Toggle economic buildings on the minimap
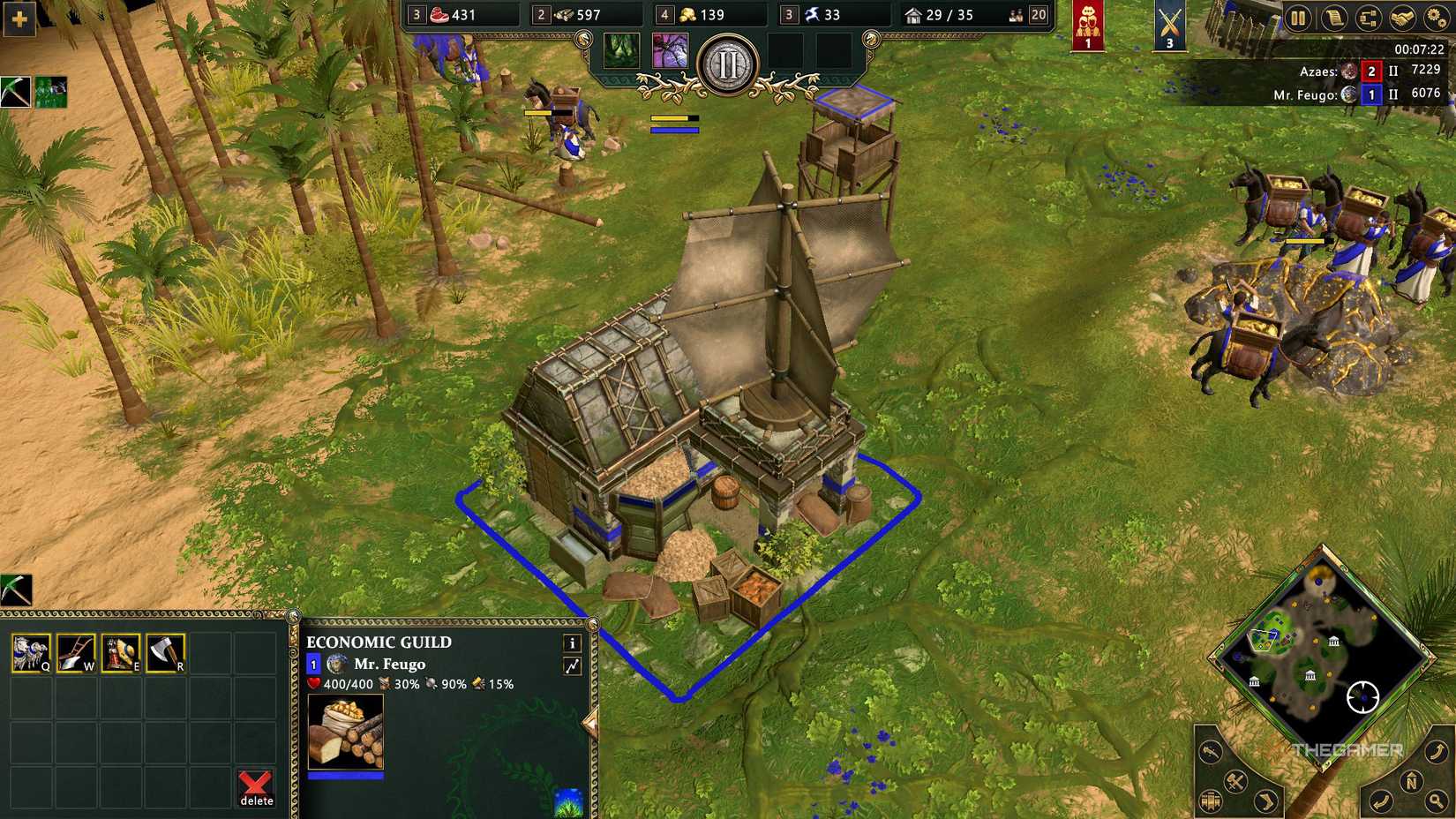The width and height of the screenshot is (1456, 819). [1211, 800]
